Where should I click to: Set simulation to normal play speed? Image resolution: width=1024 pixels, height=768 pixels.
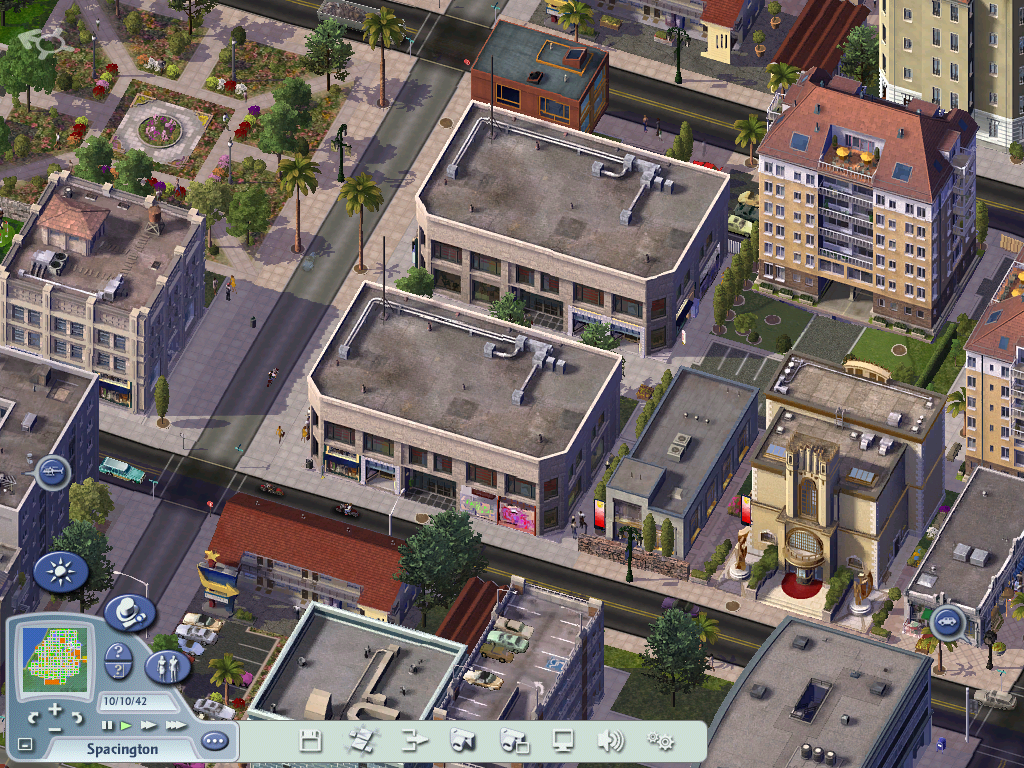(126, 725)
